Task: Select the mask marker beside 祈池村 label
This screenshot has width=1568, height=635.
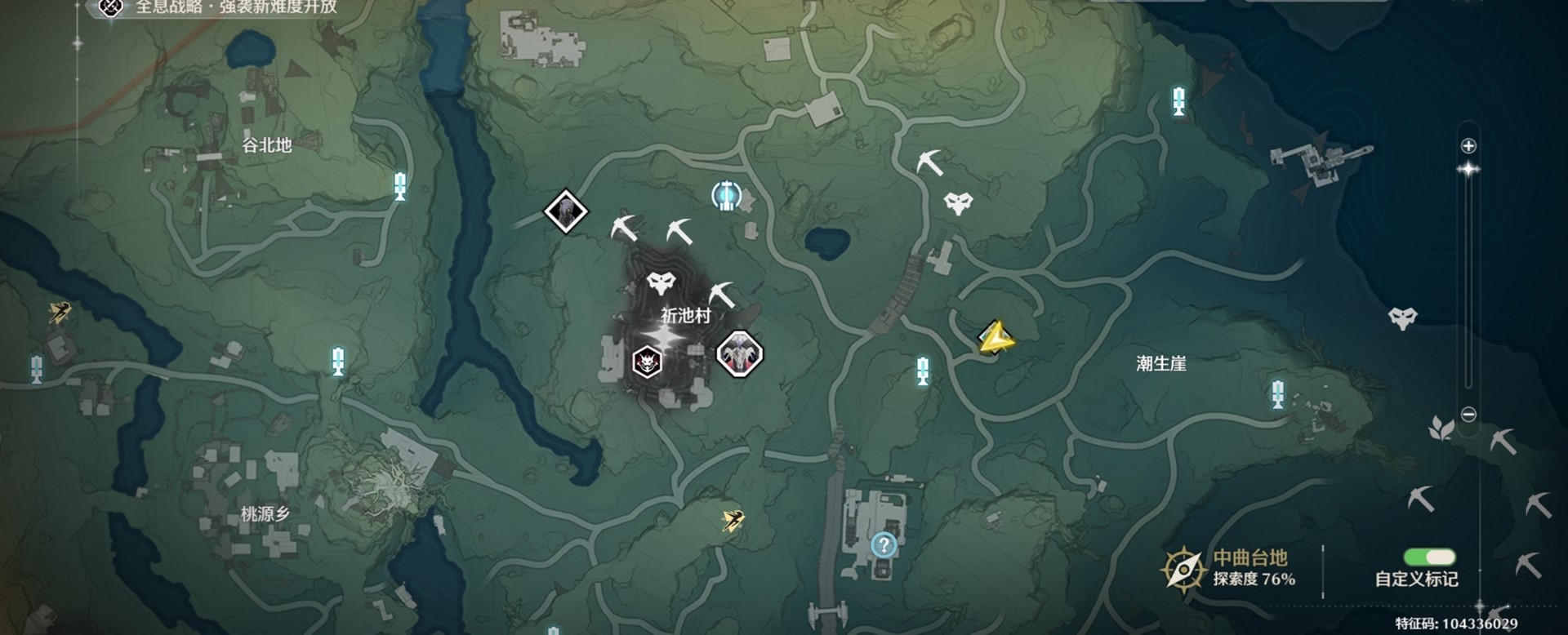Action: [661, 283]
